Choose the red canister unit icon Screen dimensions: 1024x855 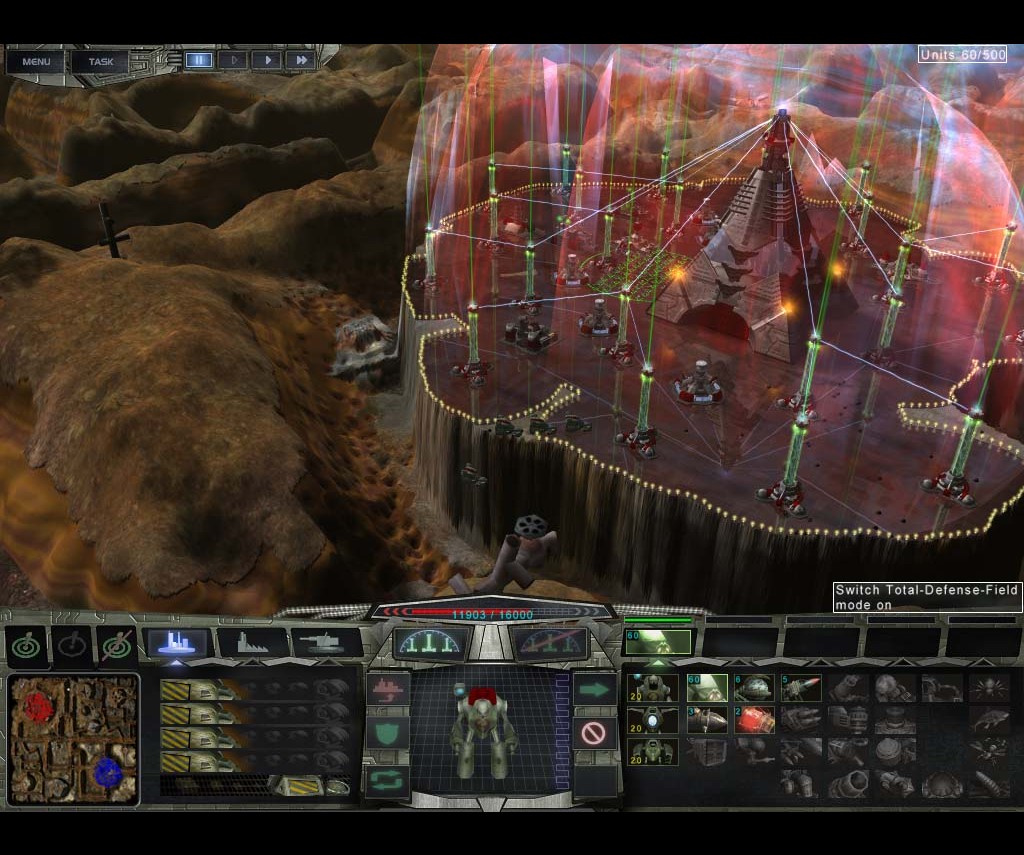tap(754, 720)
